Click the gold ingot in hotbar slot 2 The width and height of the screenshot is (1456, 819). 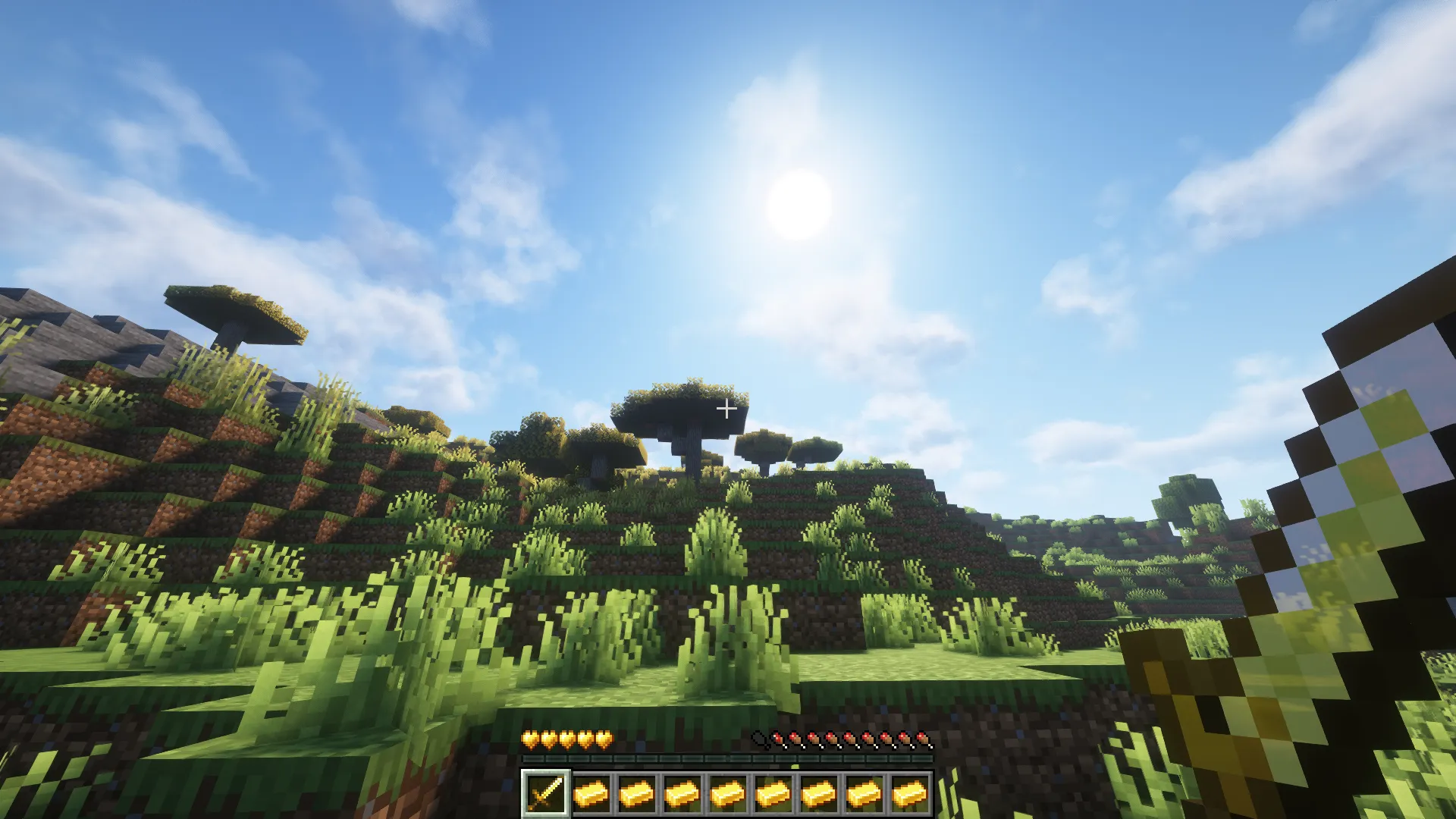[x=590, y=791]
